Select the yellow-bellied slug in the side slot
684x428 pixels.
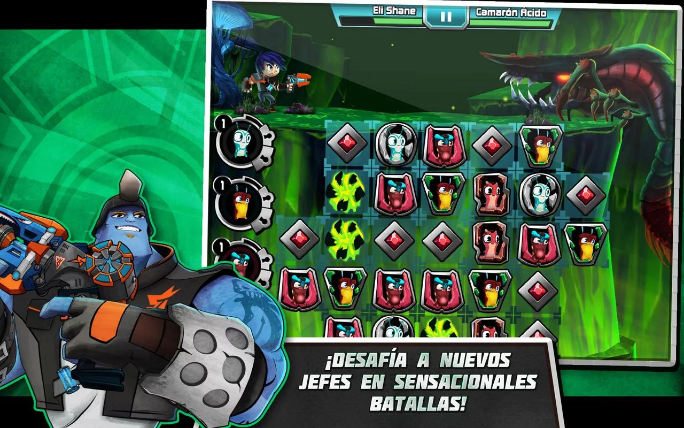pyautogui.click(x=242, y=203)
